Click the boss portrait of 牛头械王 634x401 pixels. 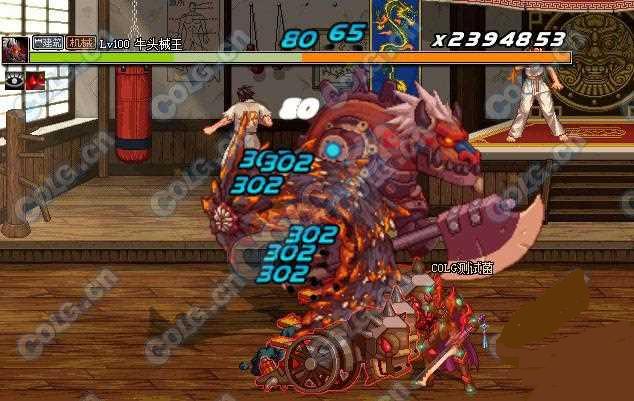point(15,50)
